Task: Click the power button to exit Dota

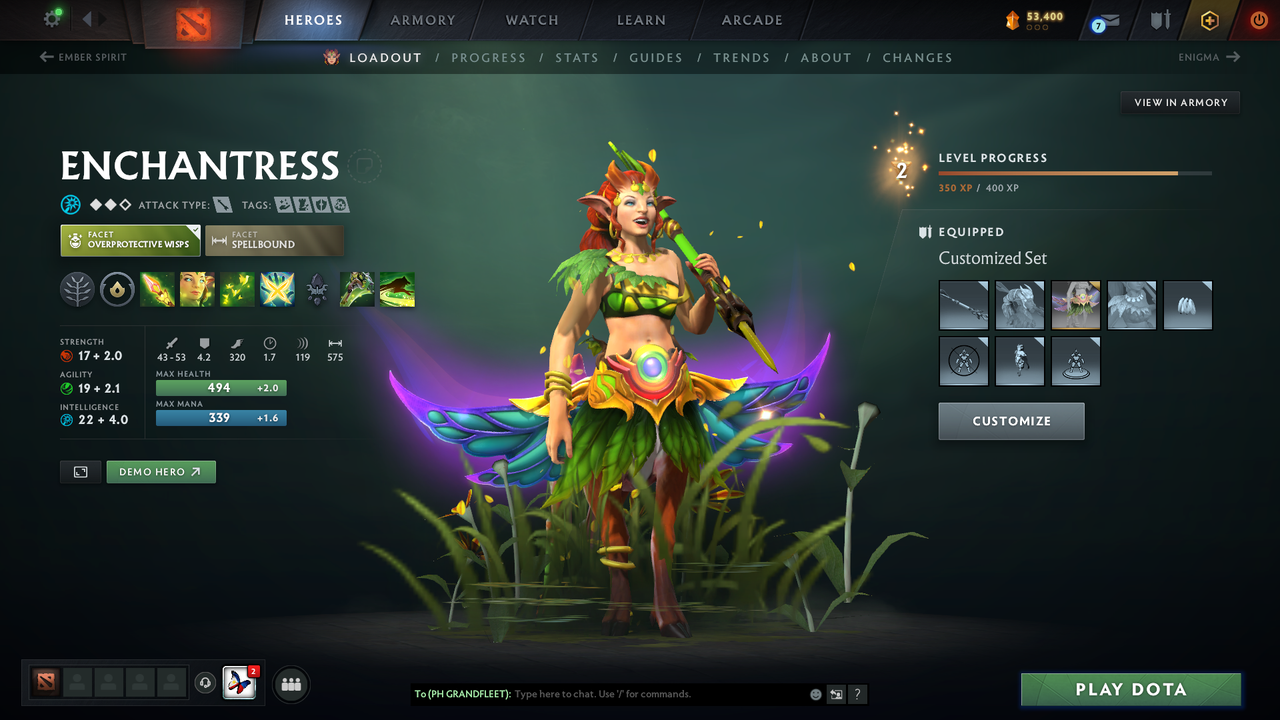Action: 1259,19
